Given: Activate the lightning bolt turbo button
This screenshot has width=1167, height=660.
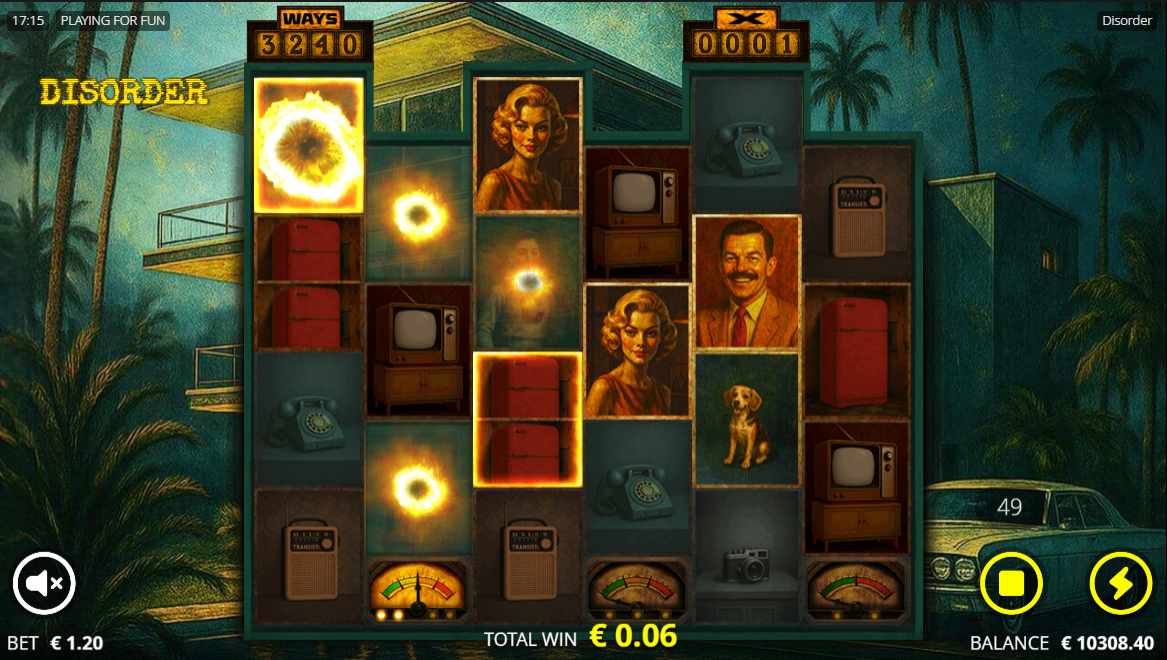Looking at the screenshot, I should 1120,582.
